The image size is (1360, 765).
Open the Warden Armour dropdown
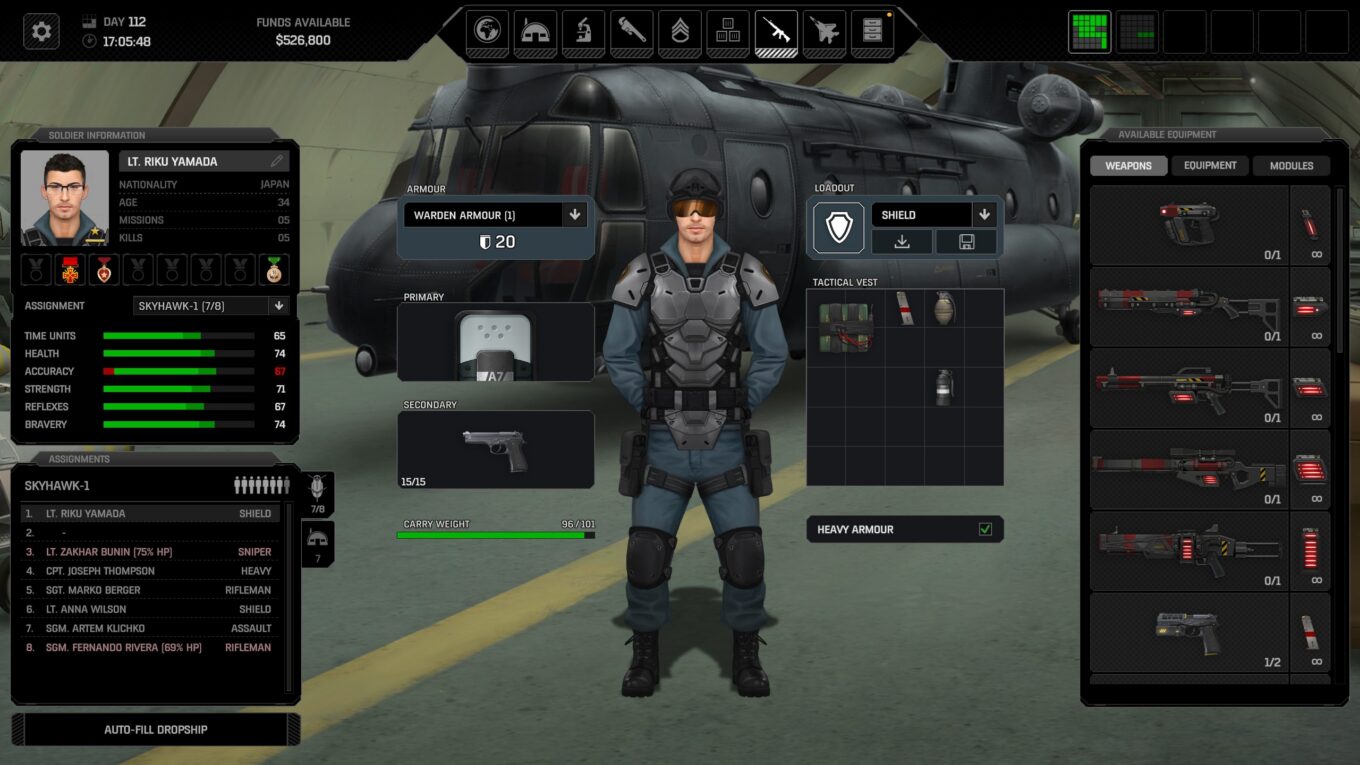pyautogui.click(x=573, y=214)
